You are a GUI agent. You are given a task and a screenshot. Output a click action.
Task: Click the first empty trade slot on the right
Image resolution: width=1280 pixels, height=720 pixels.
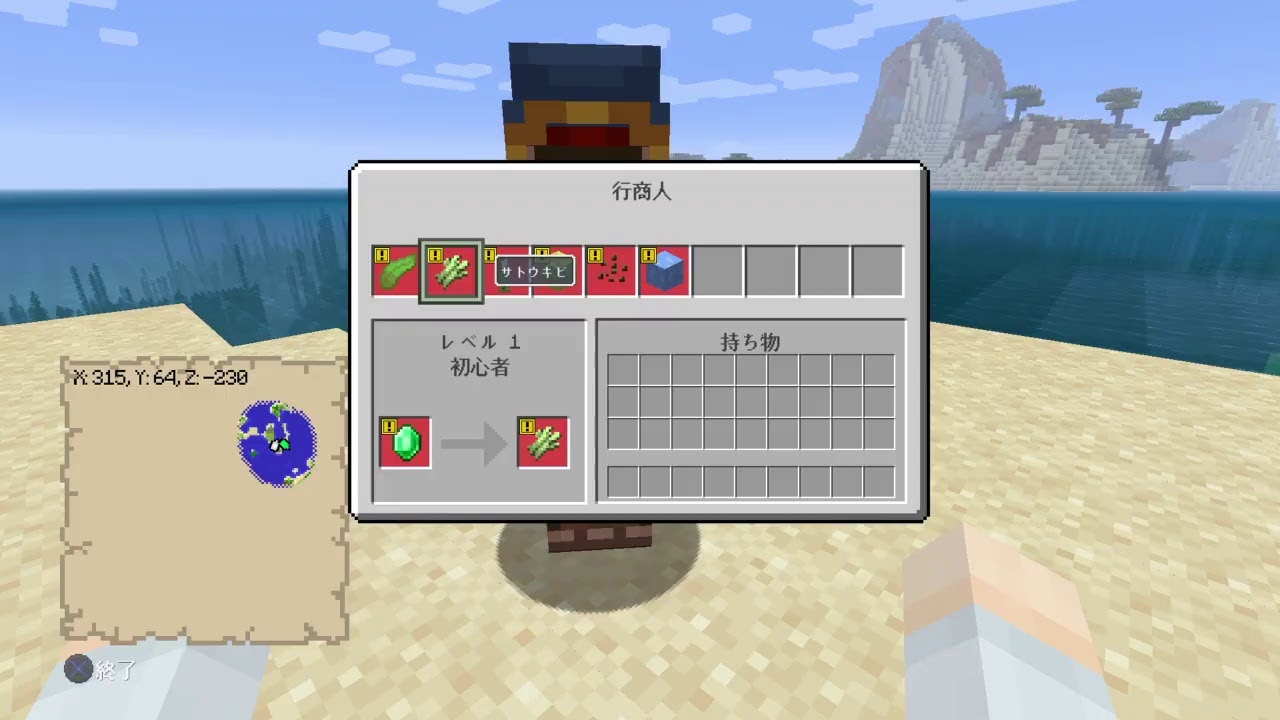click(x=717, y=271)
